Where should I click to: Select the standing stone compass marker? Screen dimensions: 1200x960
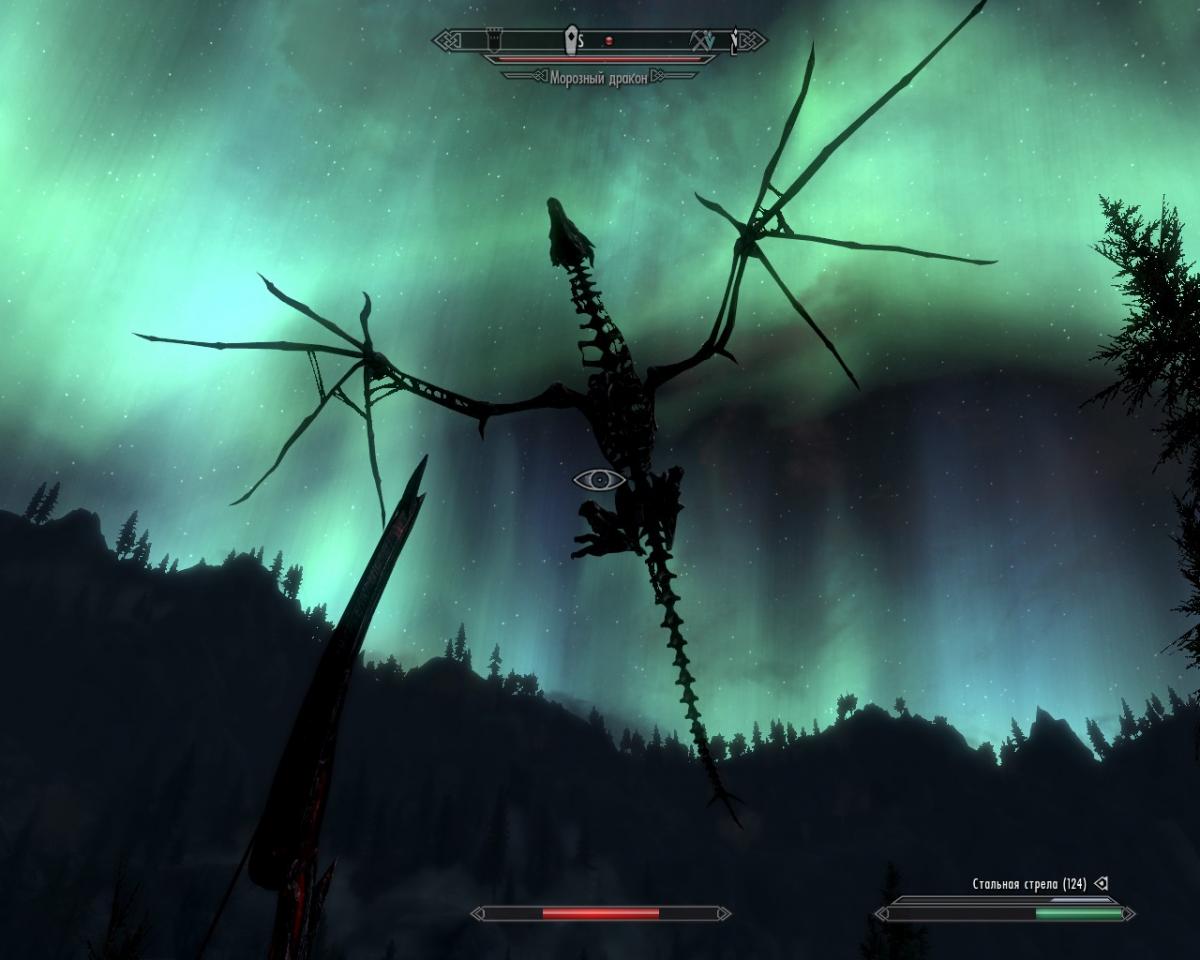pos(571,40)
